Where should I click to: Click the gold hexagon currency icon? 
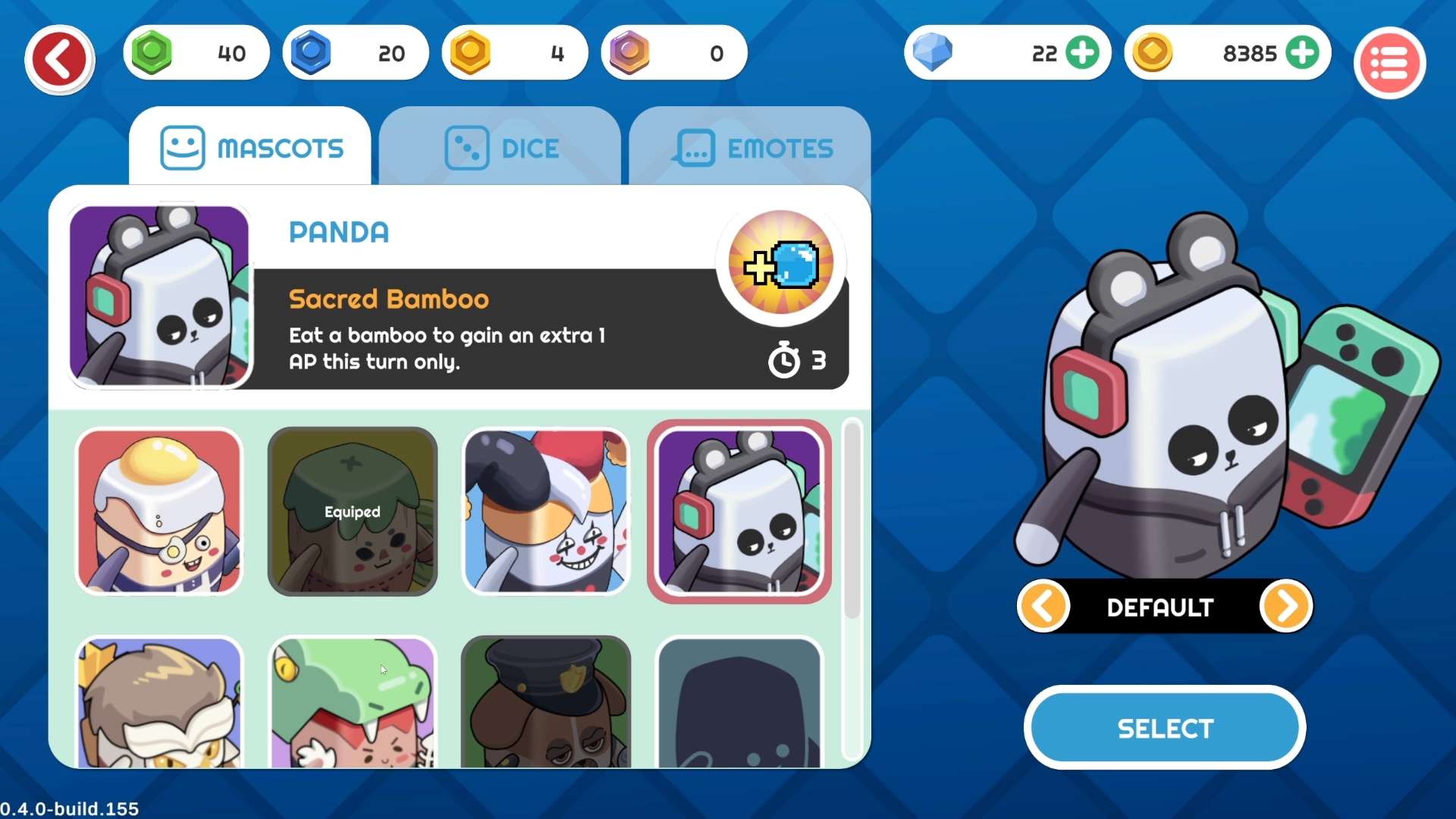click(x=470, y=52)
